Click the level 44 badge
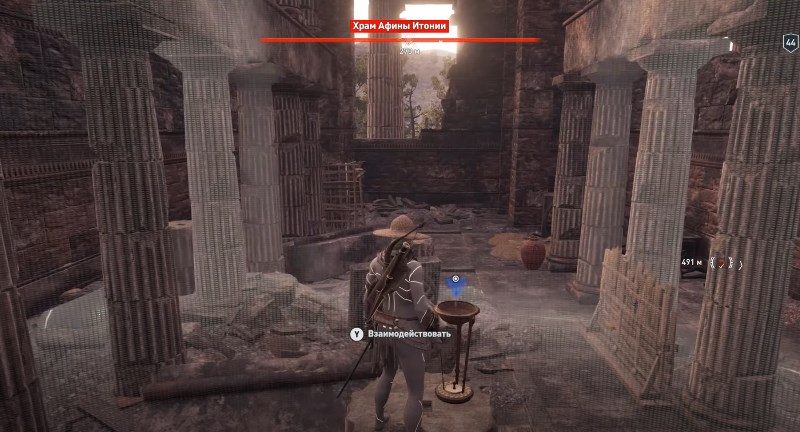Image resolution: width=800 pixels, height=432 pixels. (x=789, y=43)
